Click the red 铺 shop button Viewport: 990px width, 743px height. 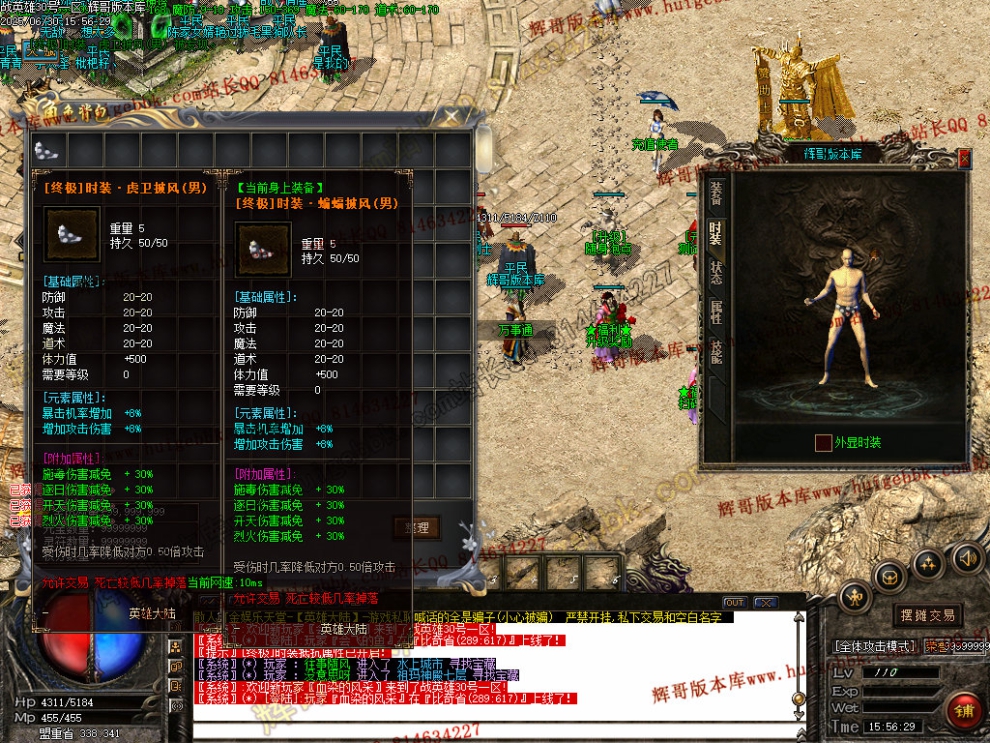[965, 710]
